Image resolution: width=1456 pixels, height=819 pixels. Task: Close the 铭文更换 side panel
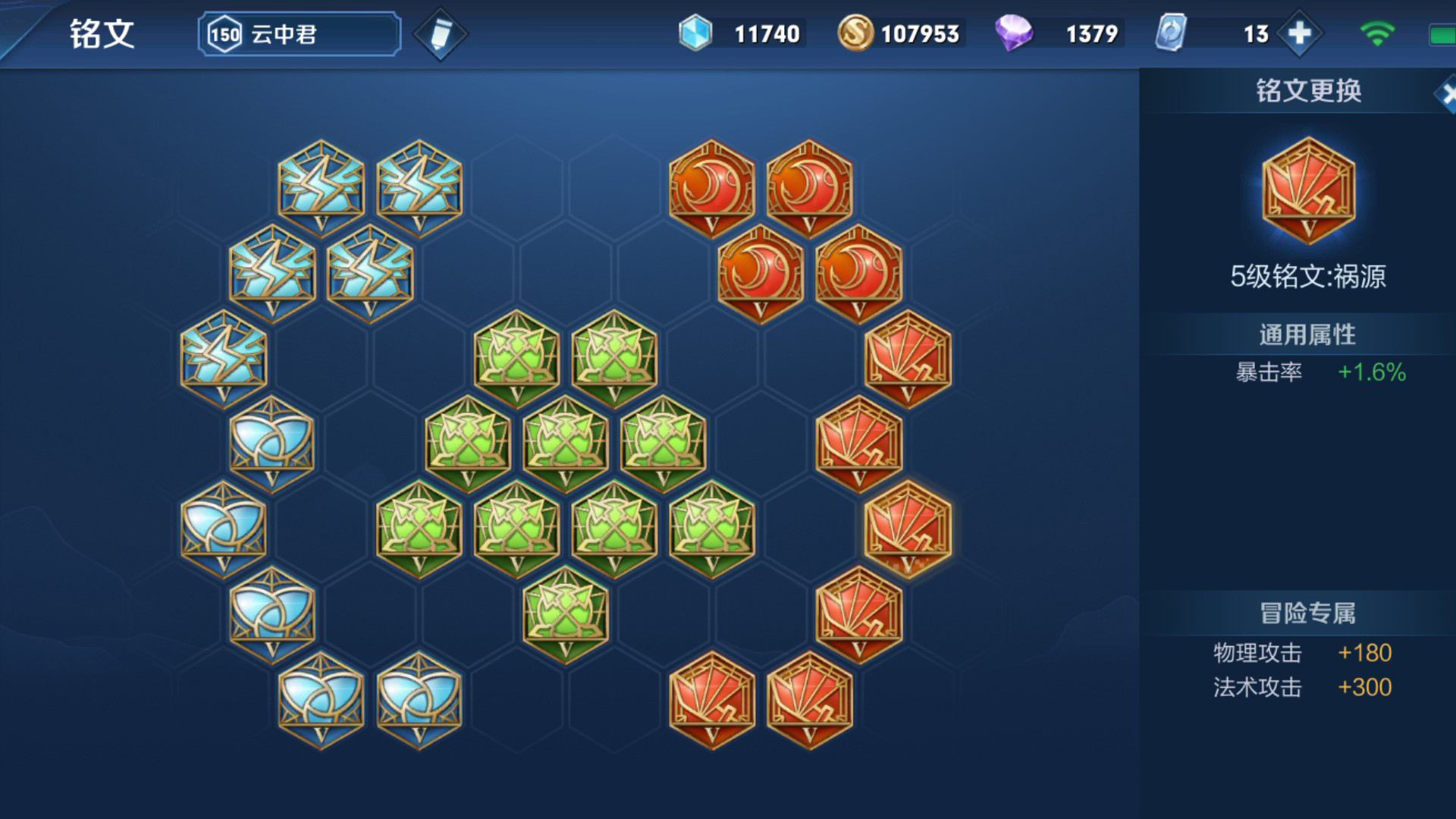[x=1447, y=95]
